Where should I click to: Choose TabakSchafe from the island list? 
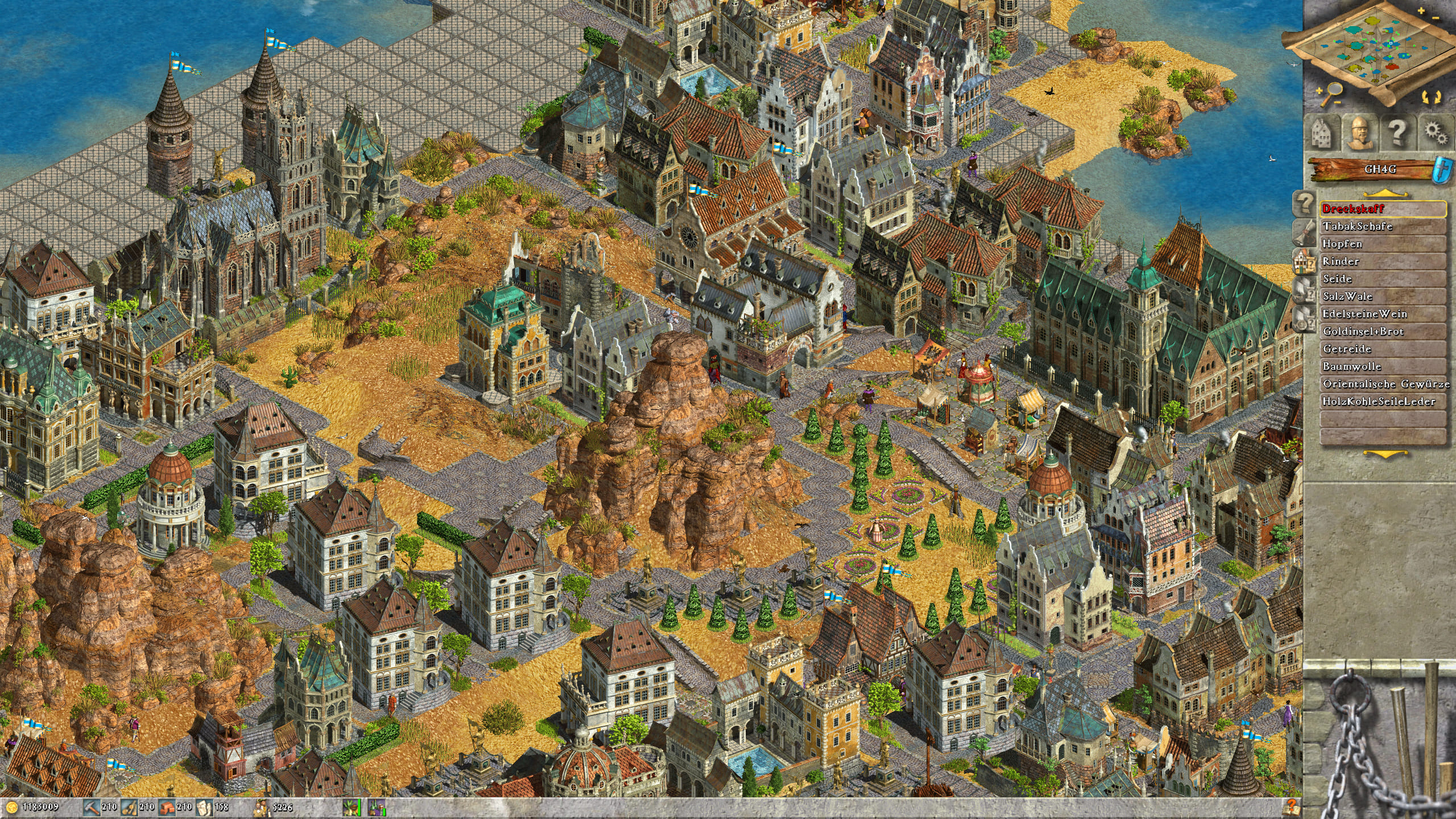[x=1382, y=226]
